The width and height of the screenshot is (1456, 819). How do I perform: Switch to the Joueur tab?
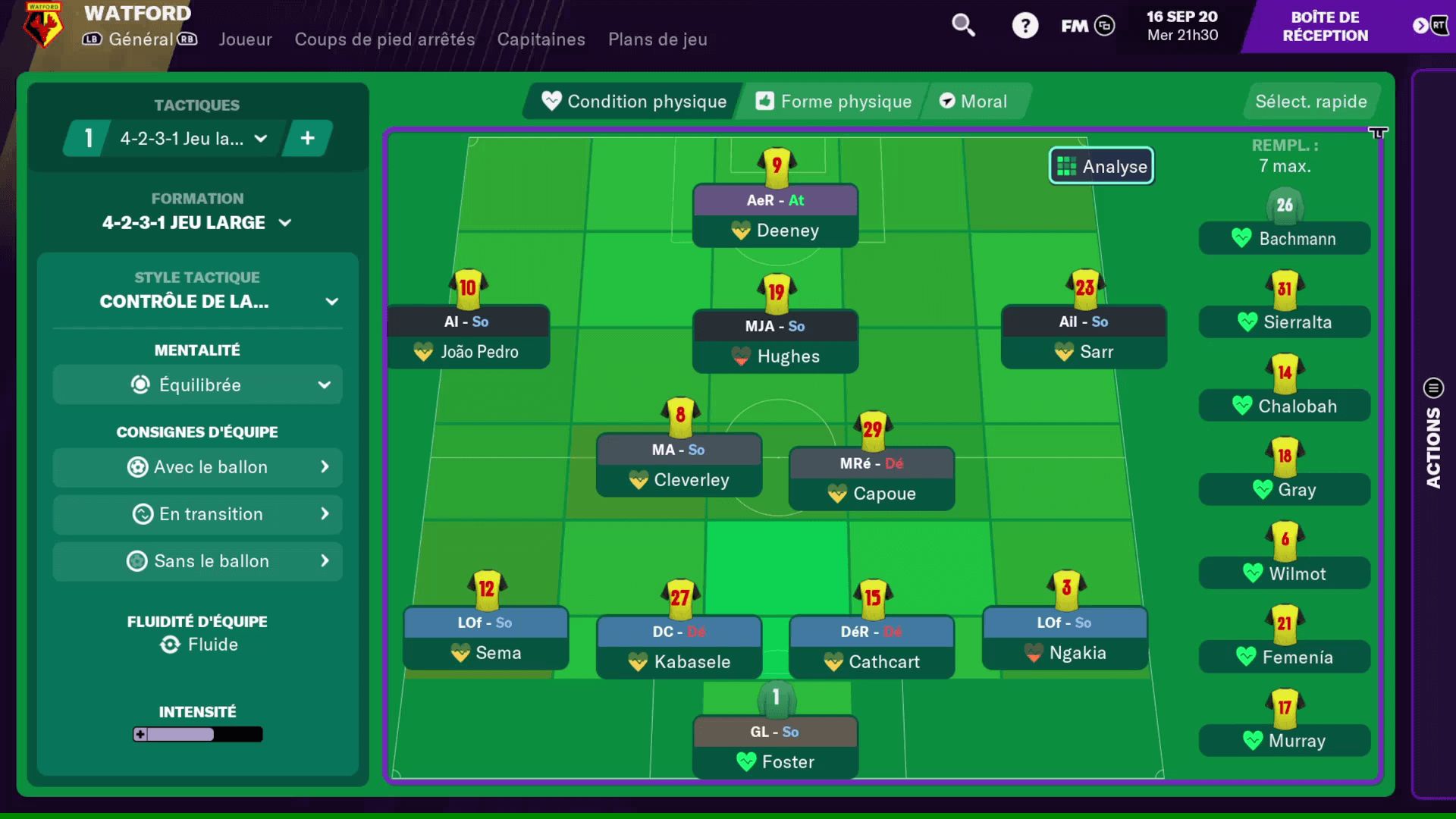[x=245, y=39]
